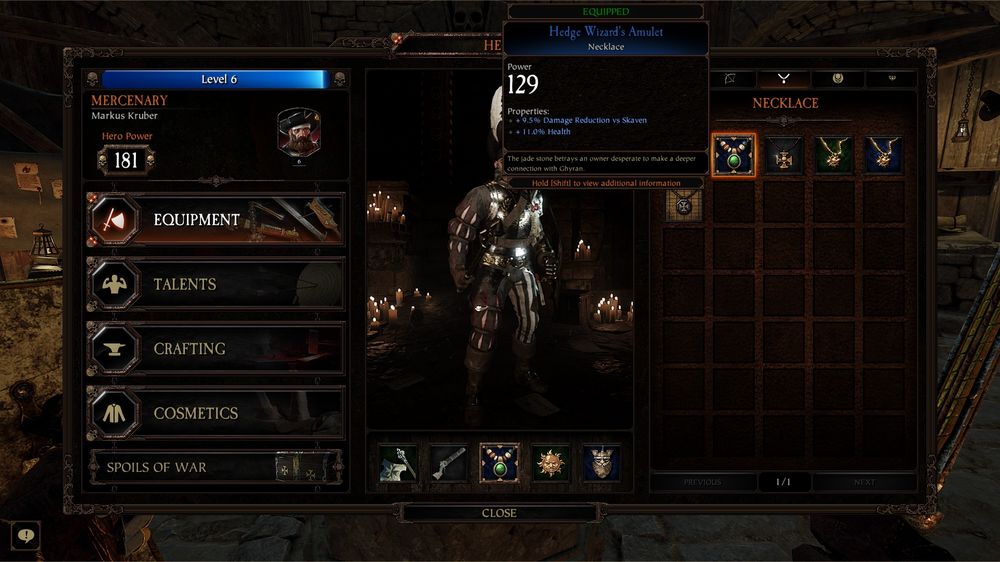Image resolution: width=1000 pixels, height=562 pixels.
Task: Open the chat speech bubble icon
Action: 25,536
